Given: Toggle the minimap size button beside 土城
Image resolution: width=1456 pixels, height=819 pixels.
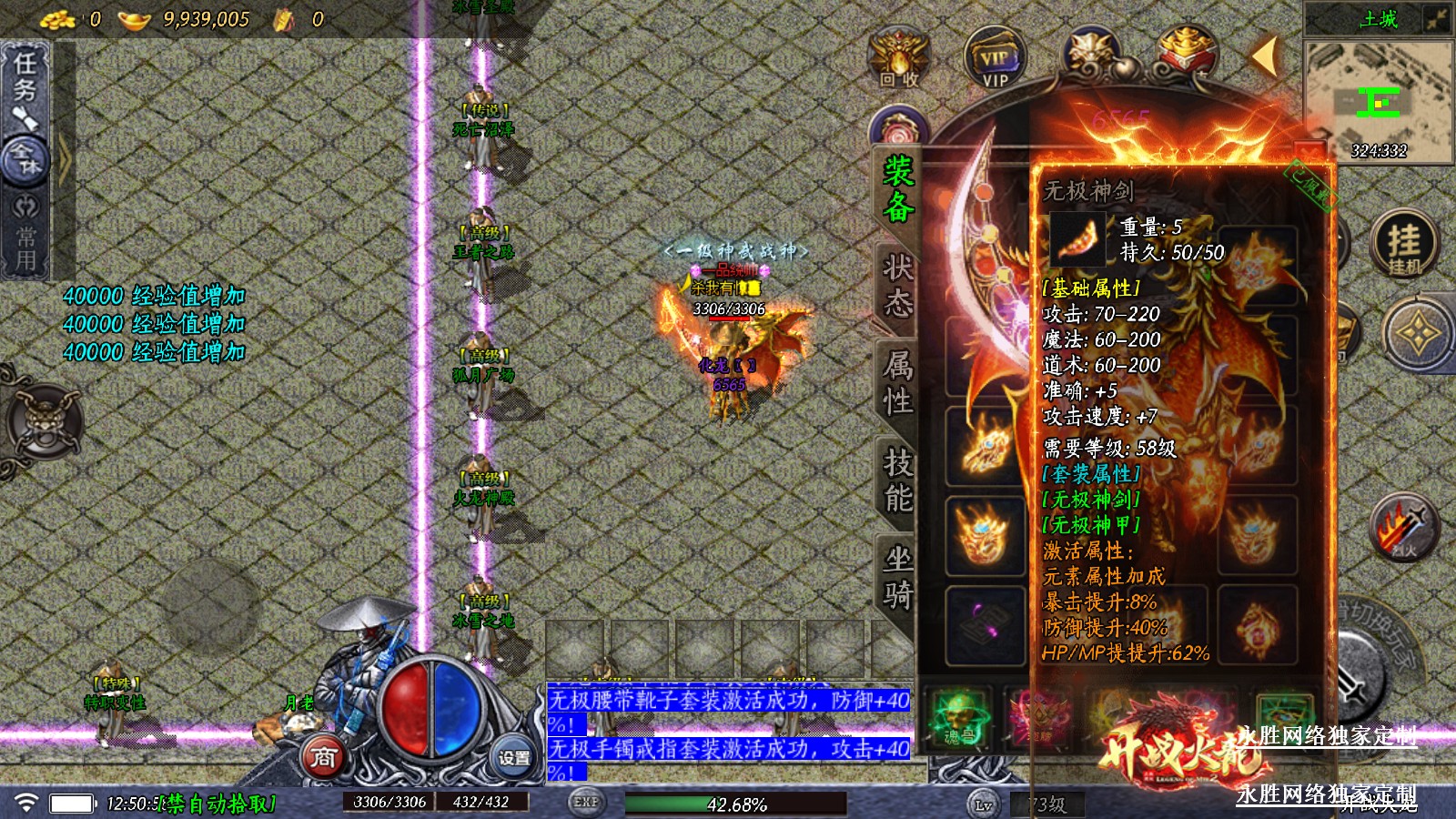Looking at the screenshot, I should click(1438, 19).
